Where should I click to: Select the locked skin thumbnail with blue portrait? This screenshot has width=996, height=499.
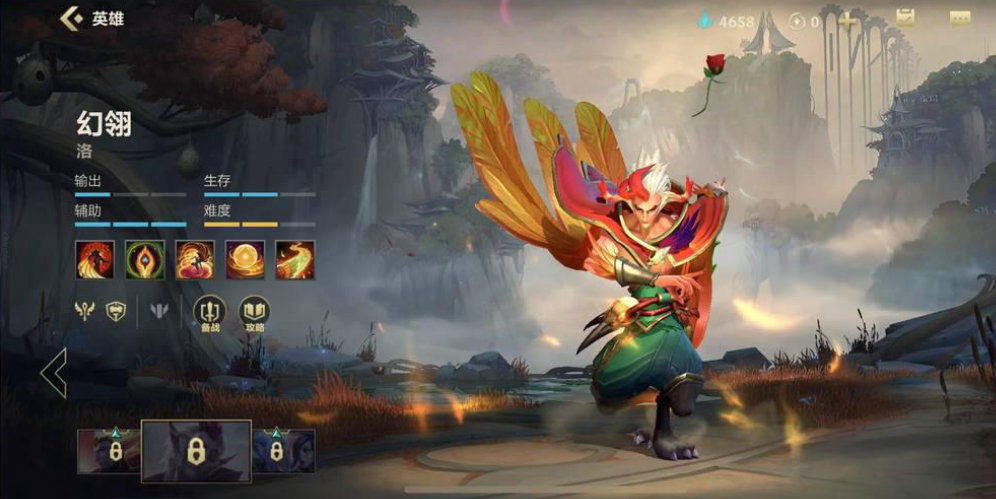[283, 451]
